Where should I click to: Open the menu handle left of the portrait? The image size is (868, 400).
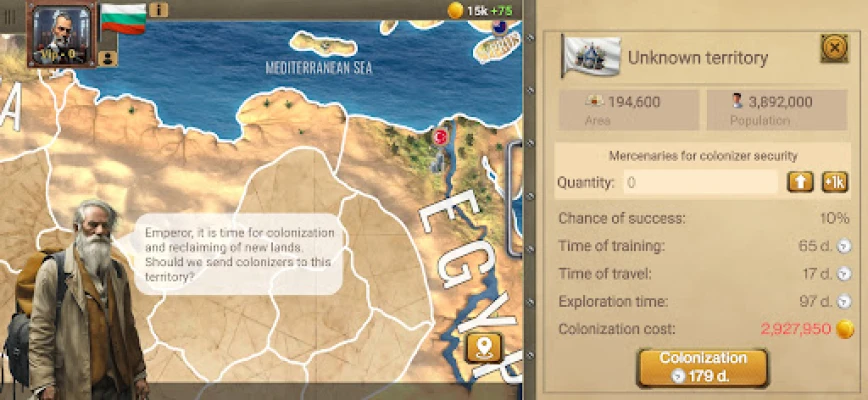tap(10, 20)
